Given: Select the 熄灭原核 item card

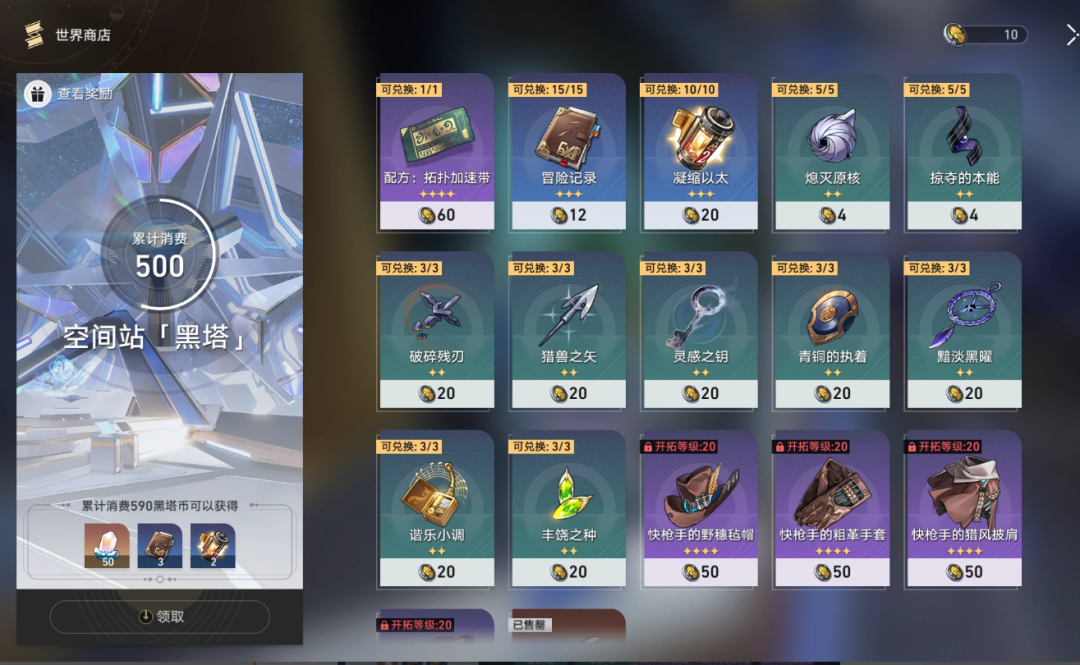Looking at the screenshot, I should tap(832, 150).
